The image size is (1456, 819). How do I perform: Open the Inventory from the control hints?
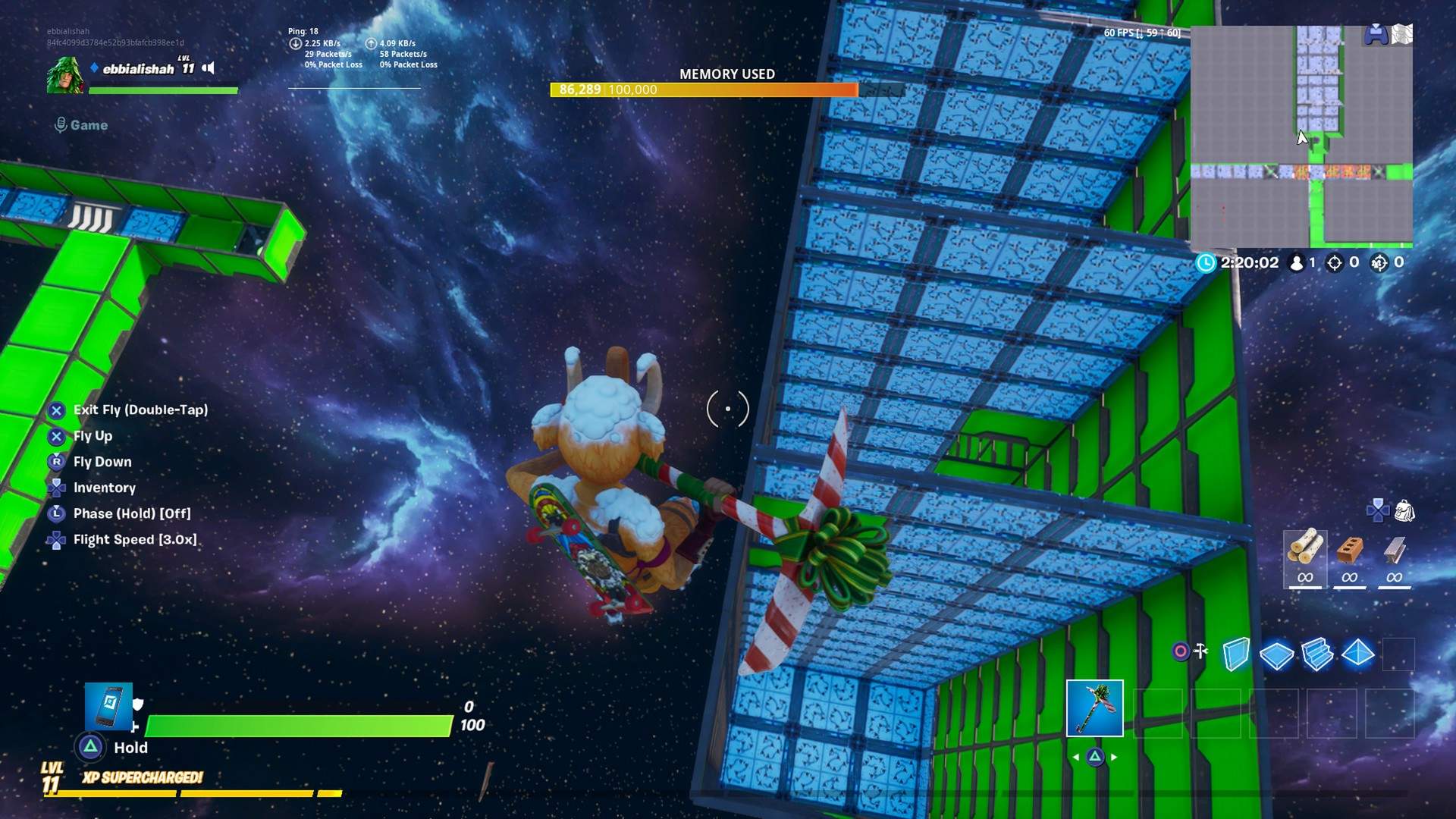(x=104, y=488)
